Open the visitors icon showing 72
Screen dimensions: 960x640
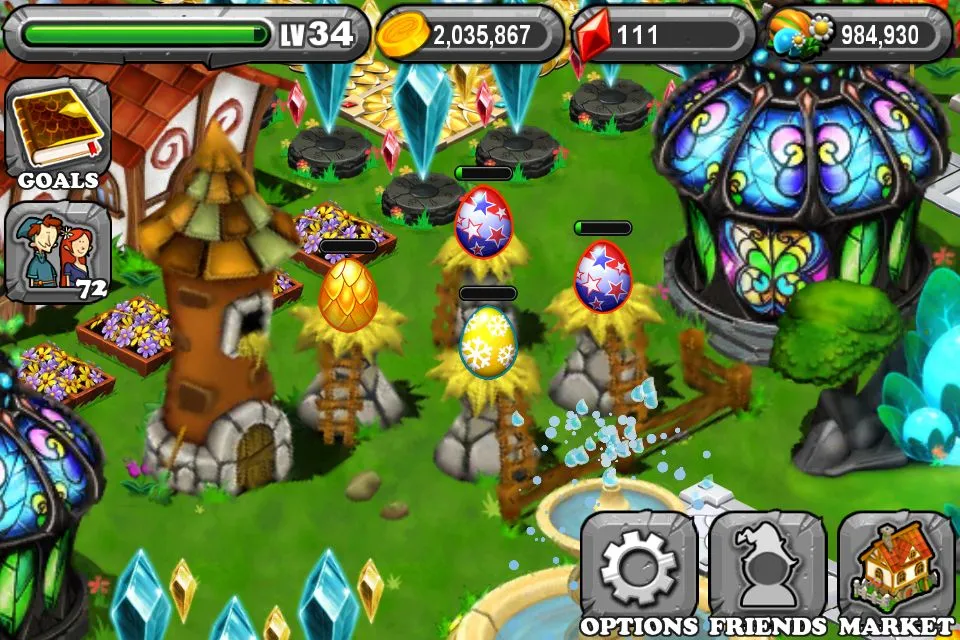click(x=57, y=251)
